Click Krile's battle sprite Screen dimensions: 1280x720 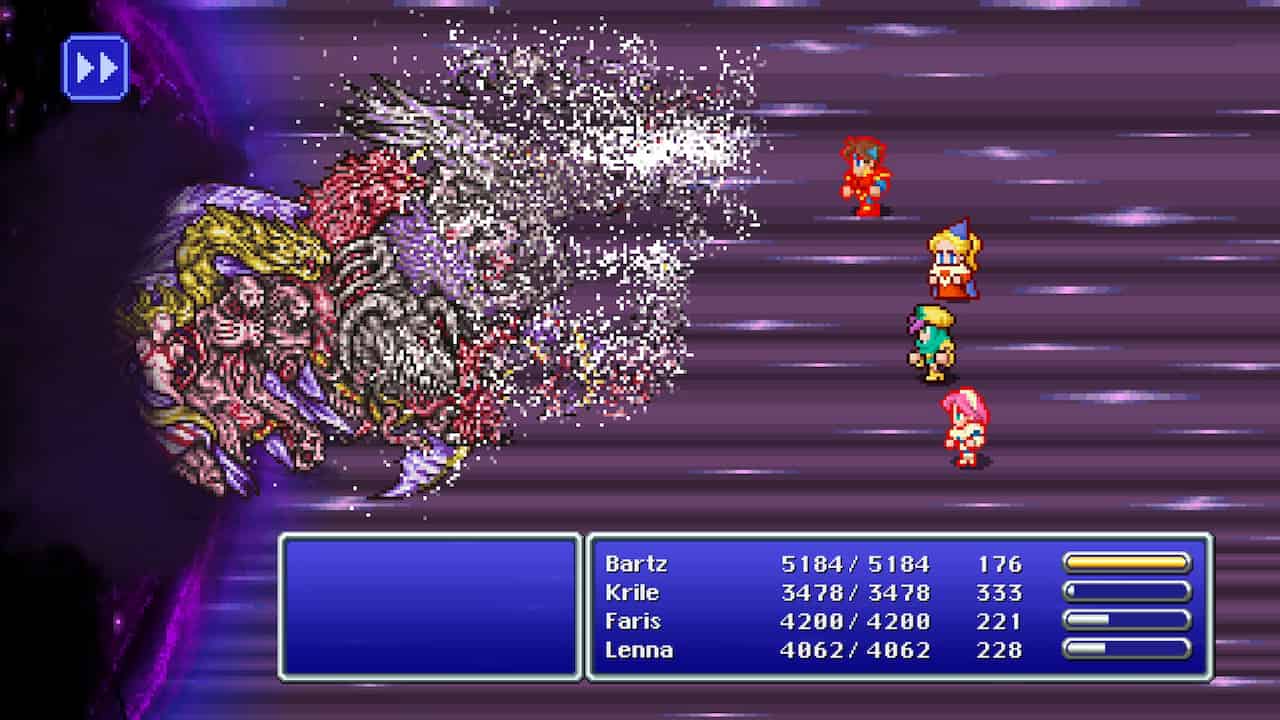(950, 260)
